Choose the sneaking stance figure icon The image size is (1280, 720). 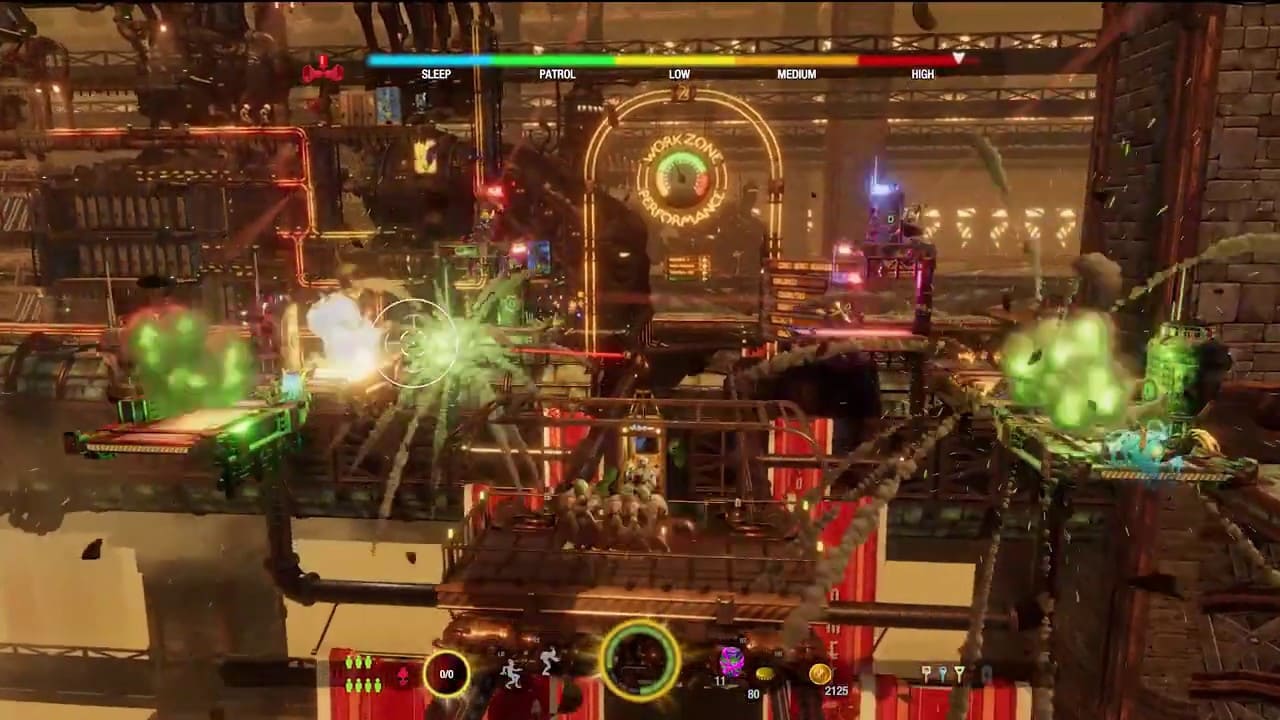click(513, 673)
